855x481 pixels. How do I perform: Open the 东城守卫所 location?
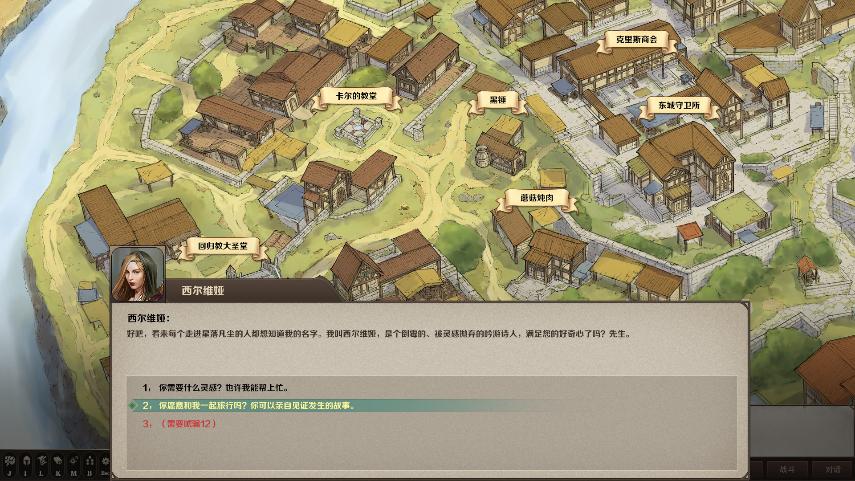679,105
